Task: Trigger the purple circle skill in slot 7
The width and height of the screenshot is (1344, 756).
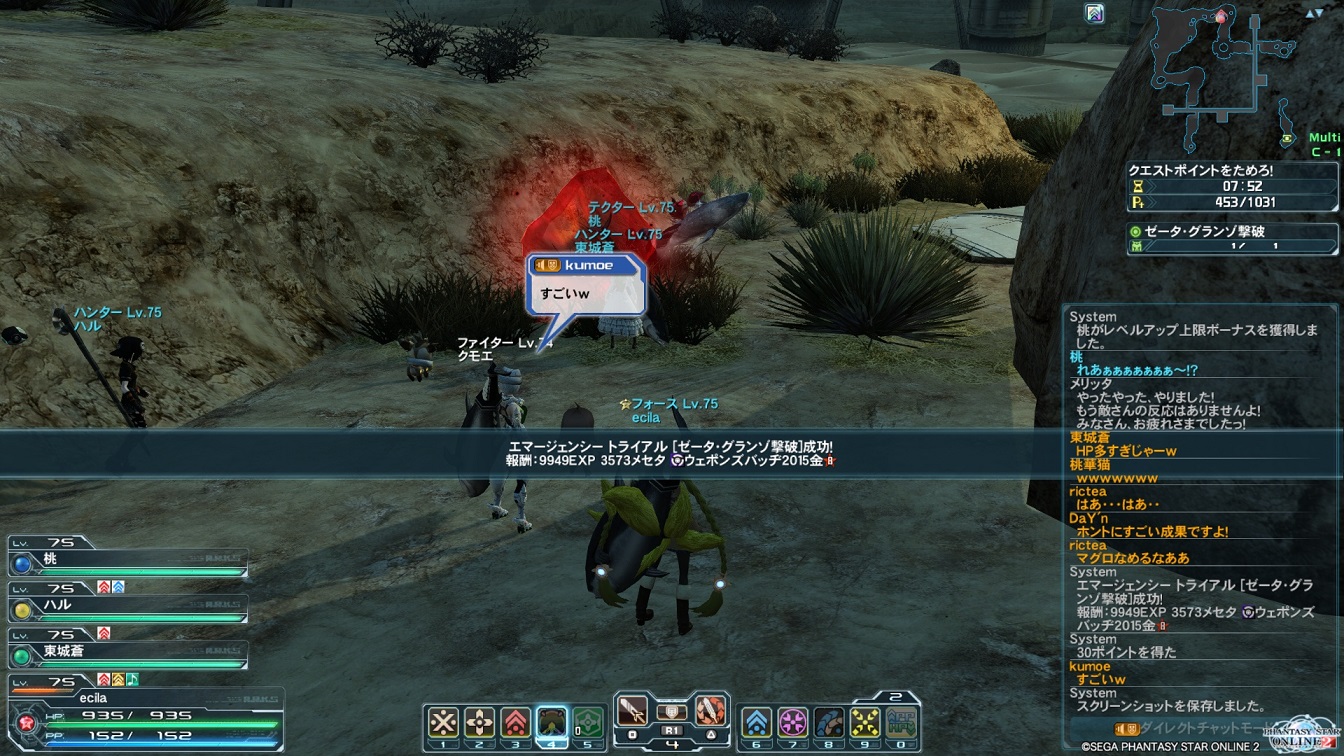Action: coord(792,722)
